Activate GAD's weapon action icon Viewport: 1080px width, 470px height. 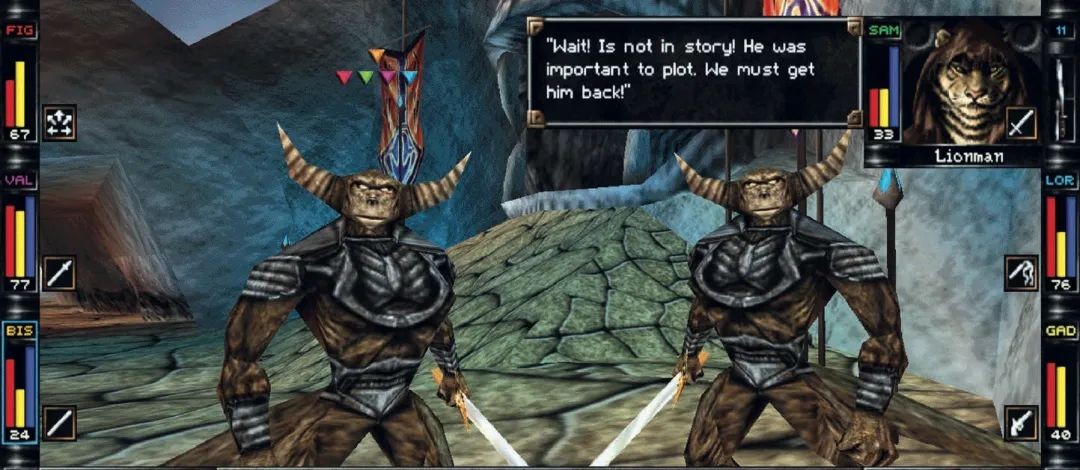tap(1021, 422)
